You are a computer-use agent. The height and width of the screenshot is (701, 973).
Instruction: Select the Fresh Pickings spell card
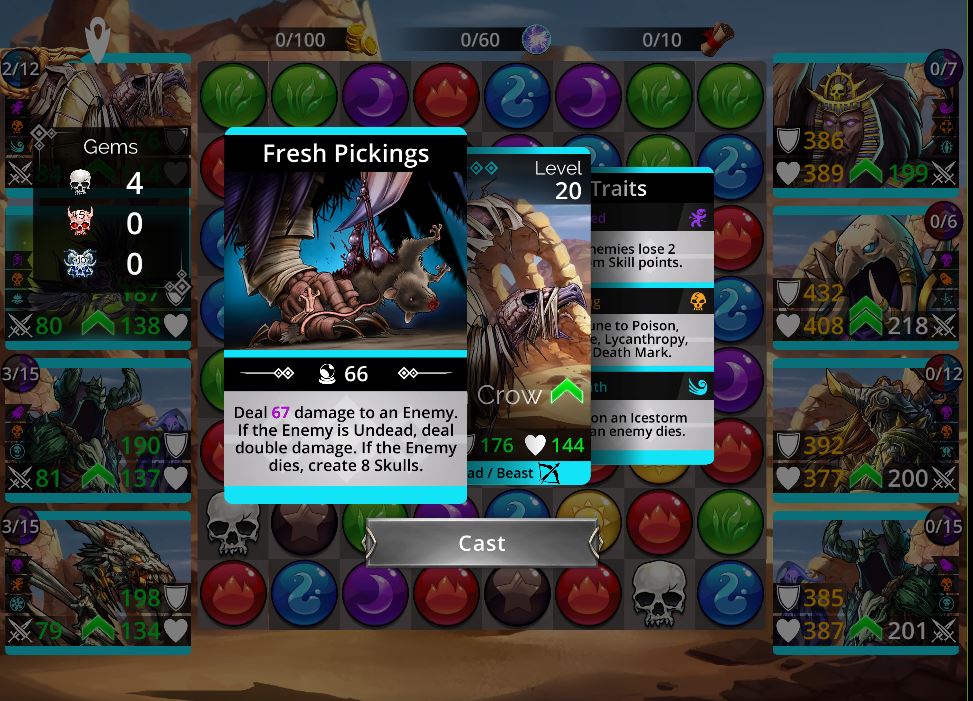(345, 314)
